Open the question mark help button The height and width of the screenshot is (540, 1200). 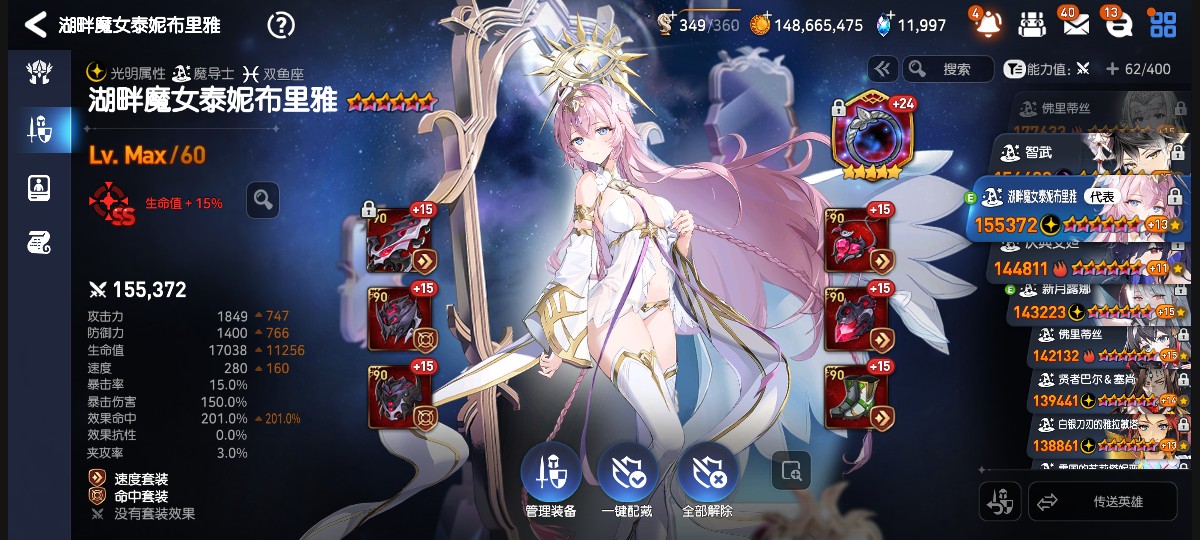[x=283, y=24]
